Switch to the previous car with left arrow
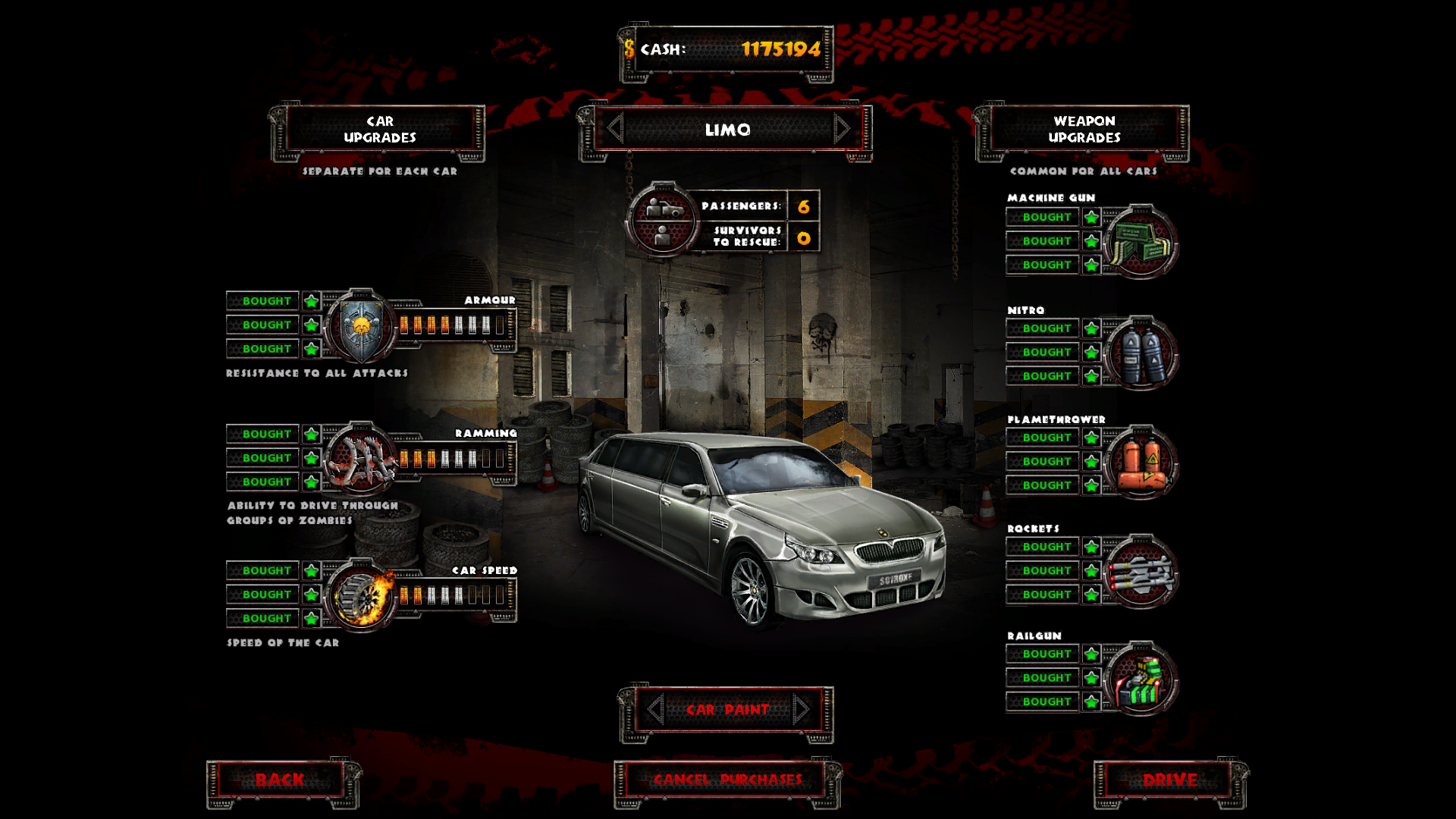The width and height of the screenshot is (1456, 819). coord(615,129)
